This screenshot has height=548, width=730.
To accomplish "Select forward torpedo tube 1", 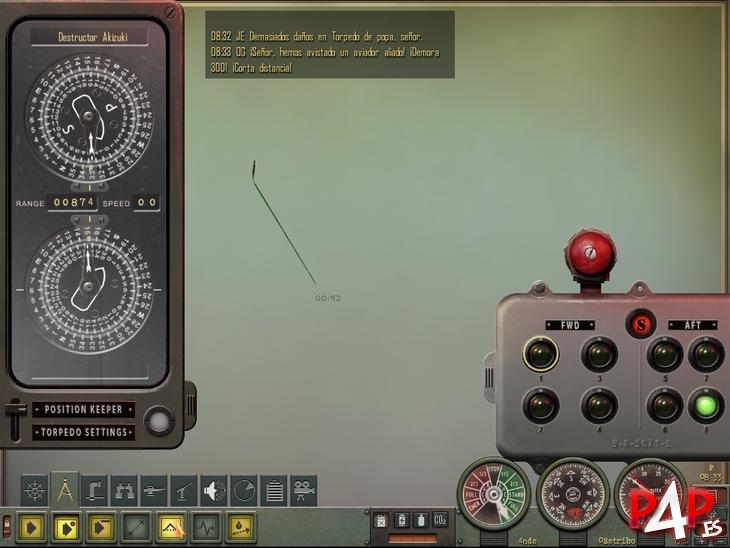I will pyautogui.click(x=540, y=353).
